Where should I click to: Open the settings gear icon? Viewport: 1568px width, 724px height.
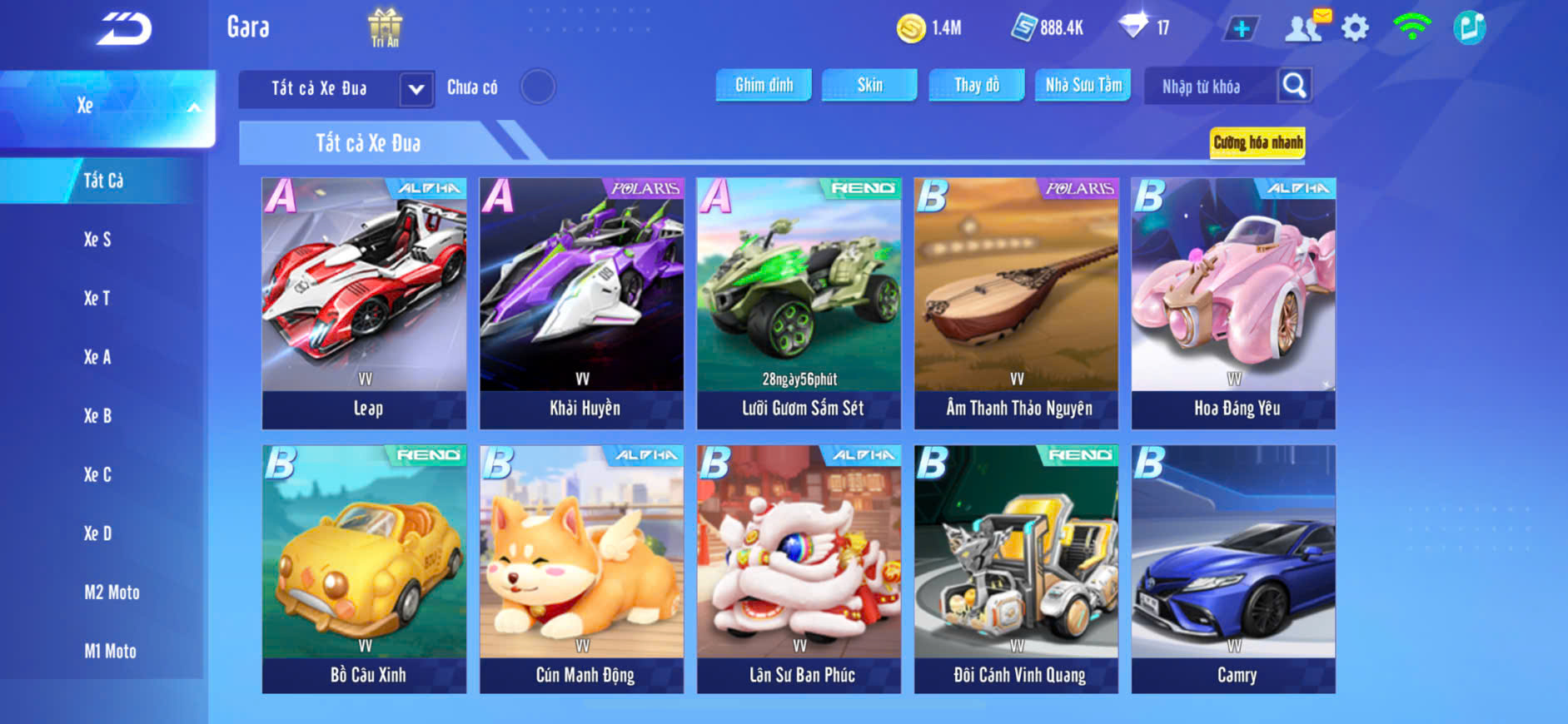coord(1355,28)
